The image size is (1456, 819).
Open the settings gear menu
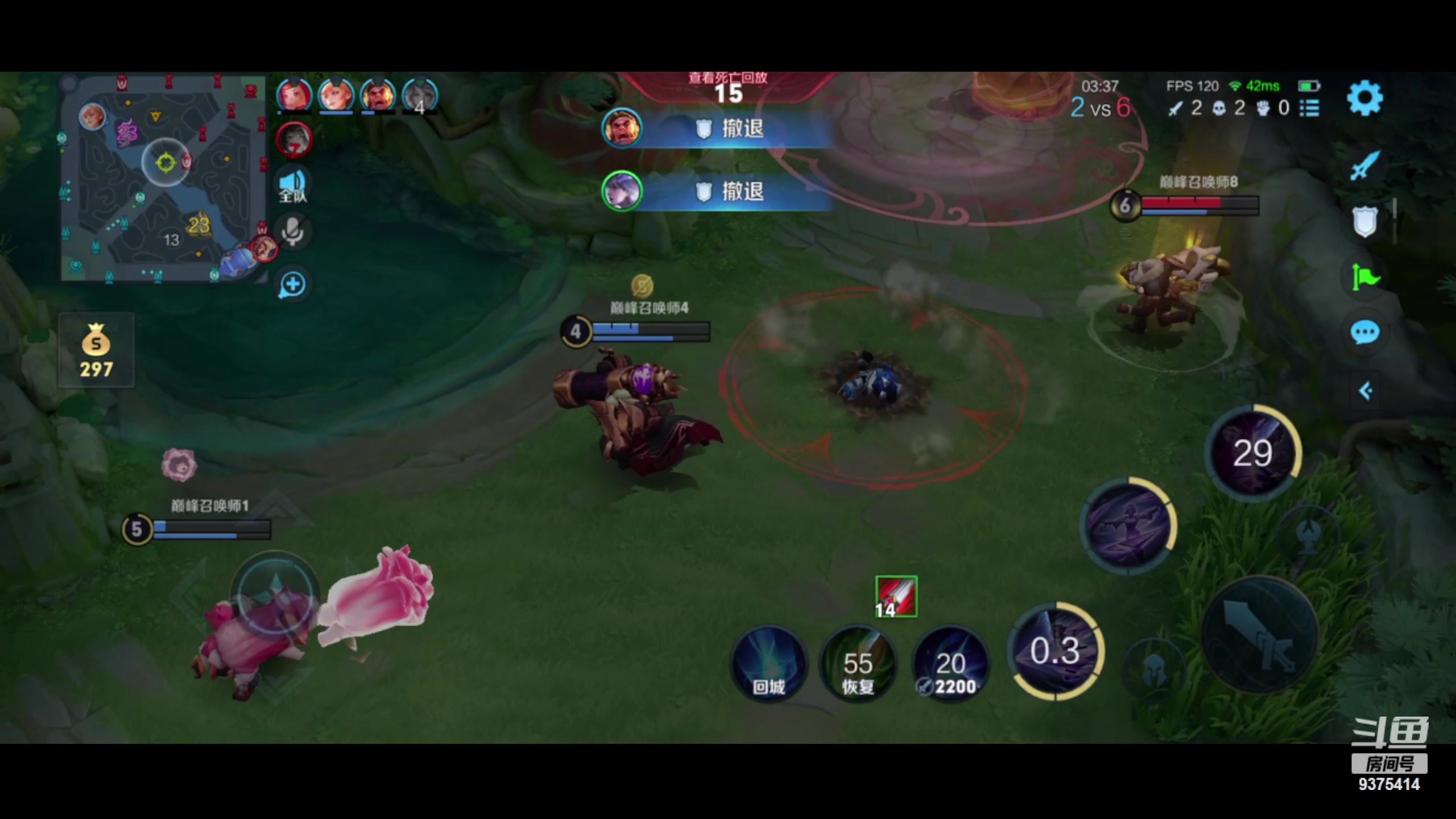click(x=1364, y=98)
